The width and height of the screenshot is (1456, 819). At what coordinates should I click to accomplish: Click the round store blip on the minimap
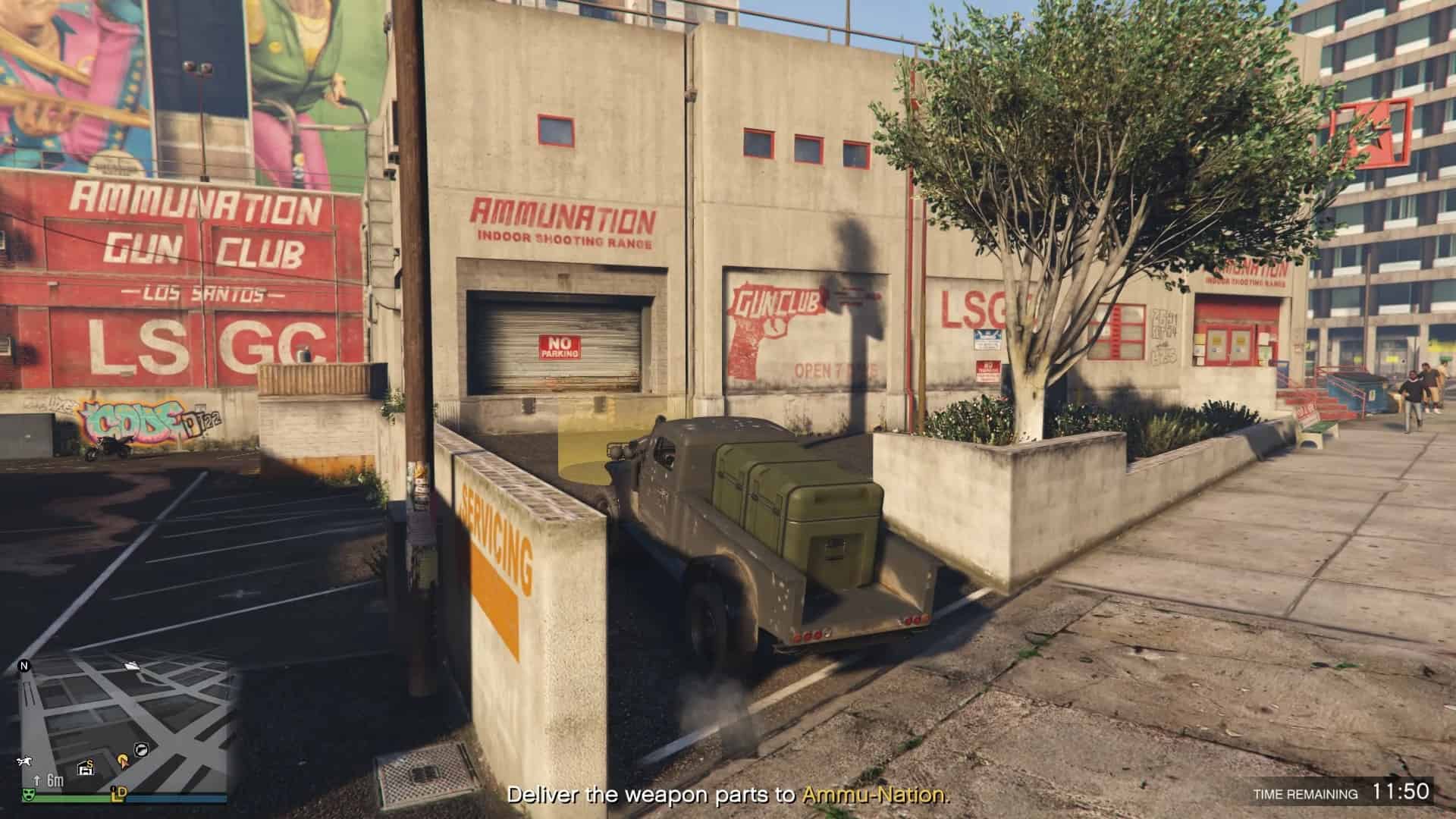(141, 750)
